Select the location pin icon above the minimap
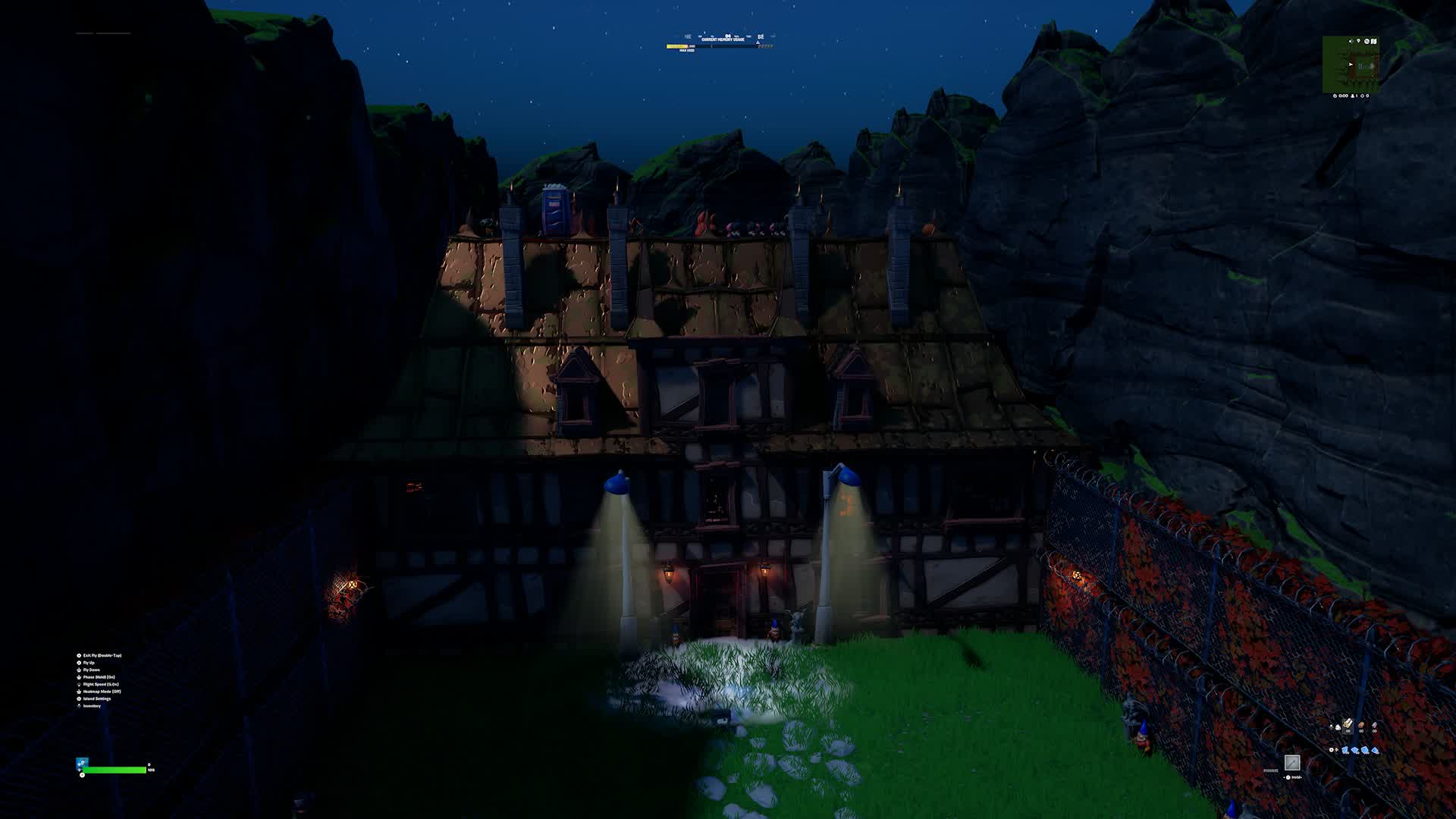The width and height of the screenshot is (1456, 819). [x=1358, y=41]
